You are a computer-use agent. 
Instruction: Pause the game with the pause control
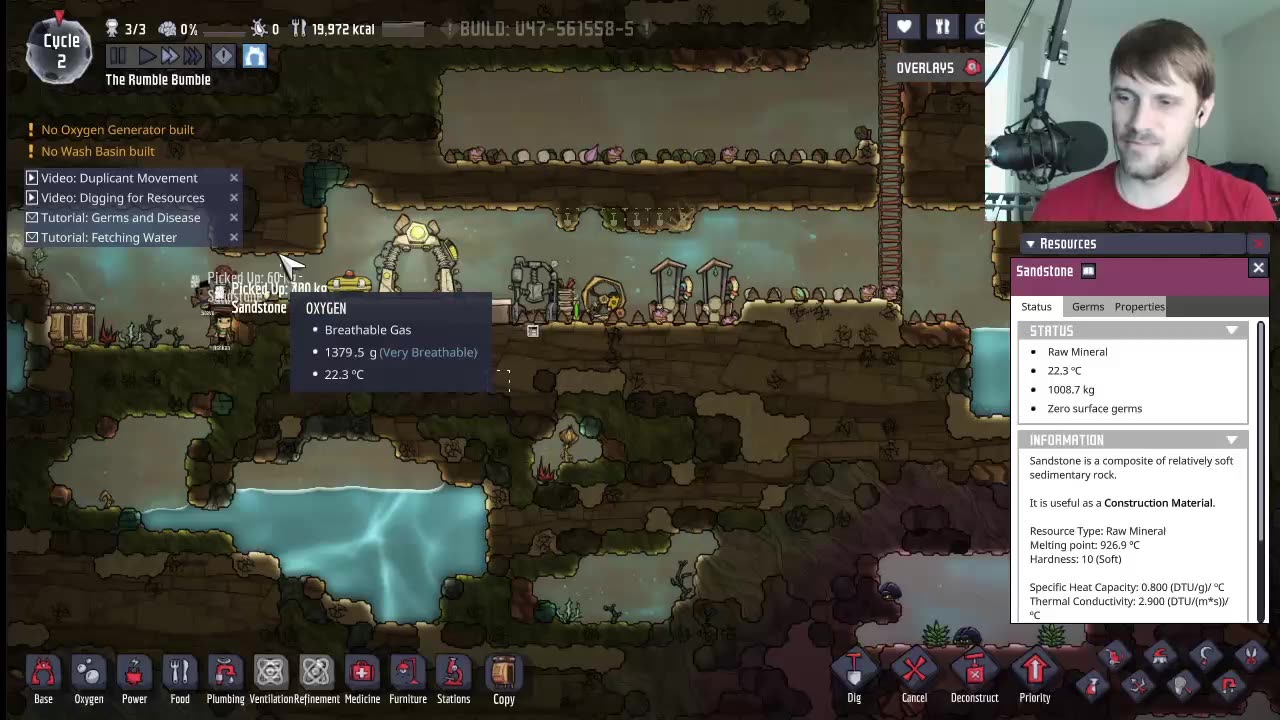pyautogui.click(x=117, y=56)
